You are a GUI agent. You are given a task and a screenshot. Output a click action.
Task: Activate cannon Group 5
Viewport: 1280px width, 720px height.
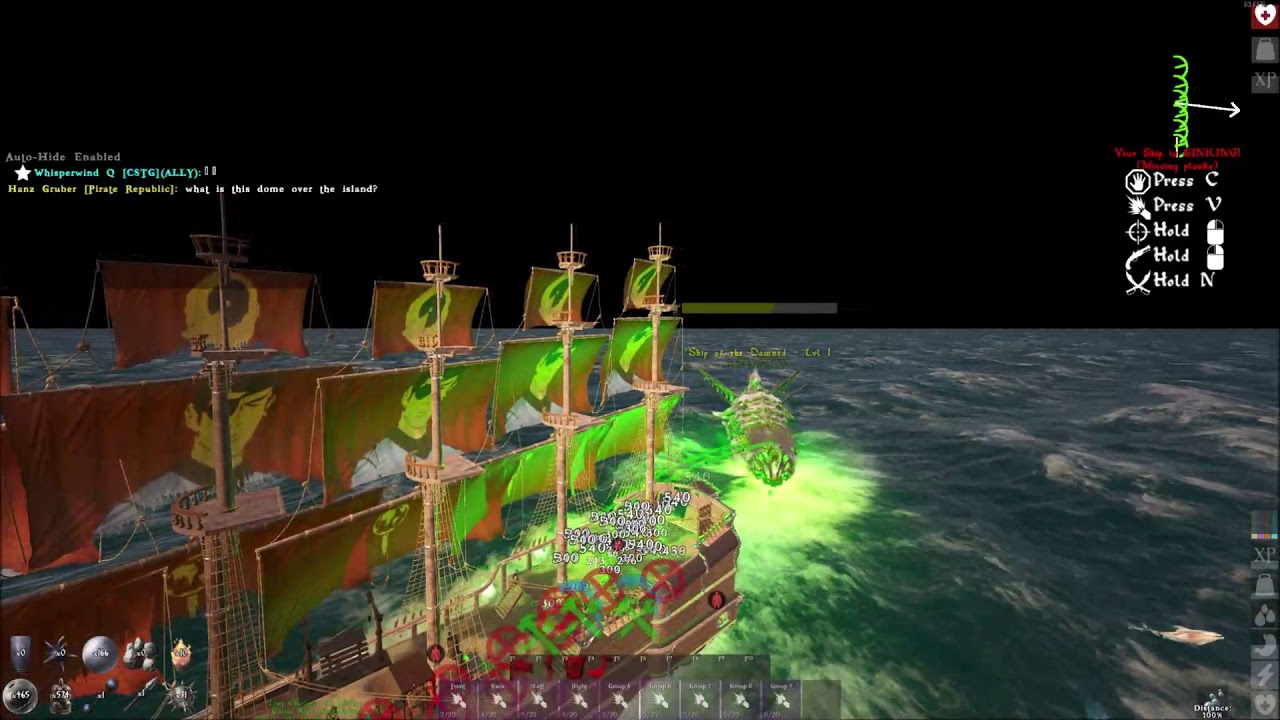pyautogui.click(x=619, y=699)
